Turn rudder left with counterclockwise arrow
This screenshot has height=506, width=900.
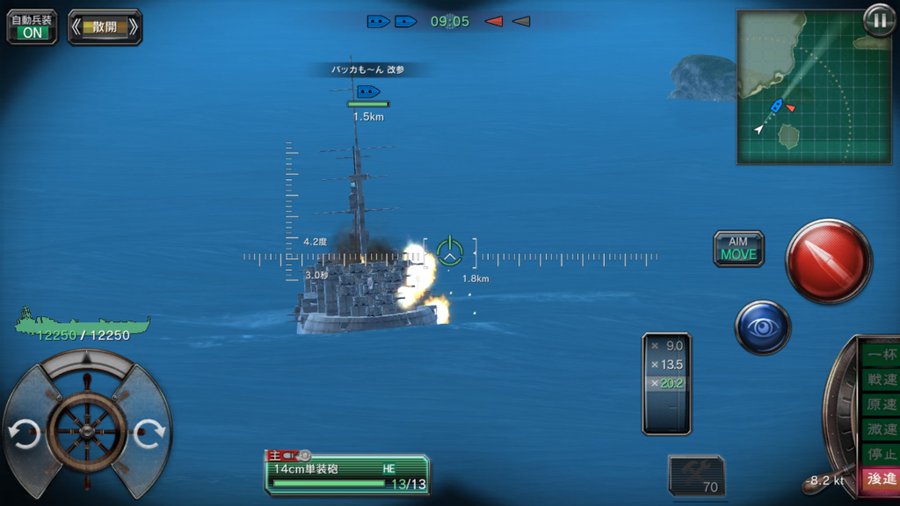[x=24, y=434]
